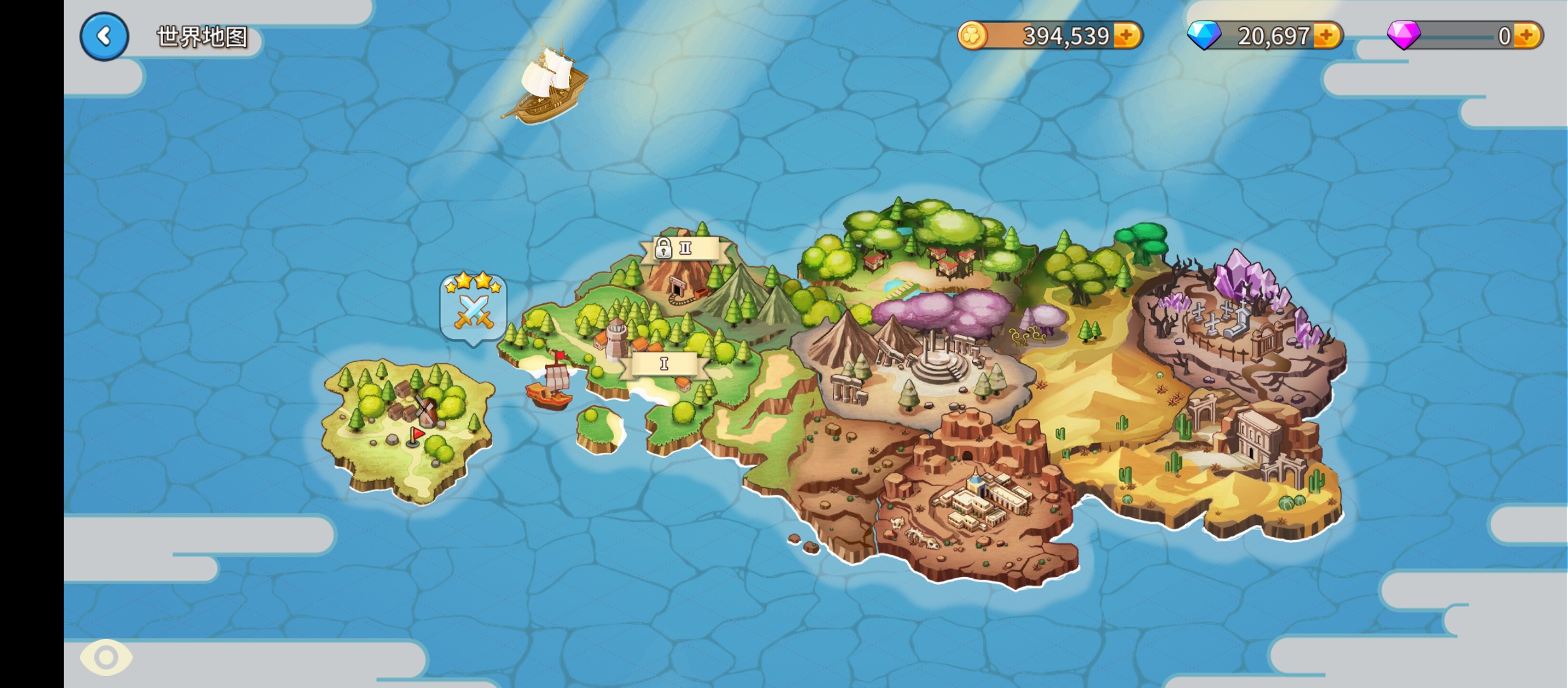This screenshot has width=1568, height=688.
Task: Open the crossed swords battle marker
Action: (x=473, y=310)
